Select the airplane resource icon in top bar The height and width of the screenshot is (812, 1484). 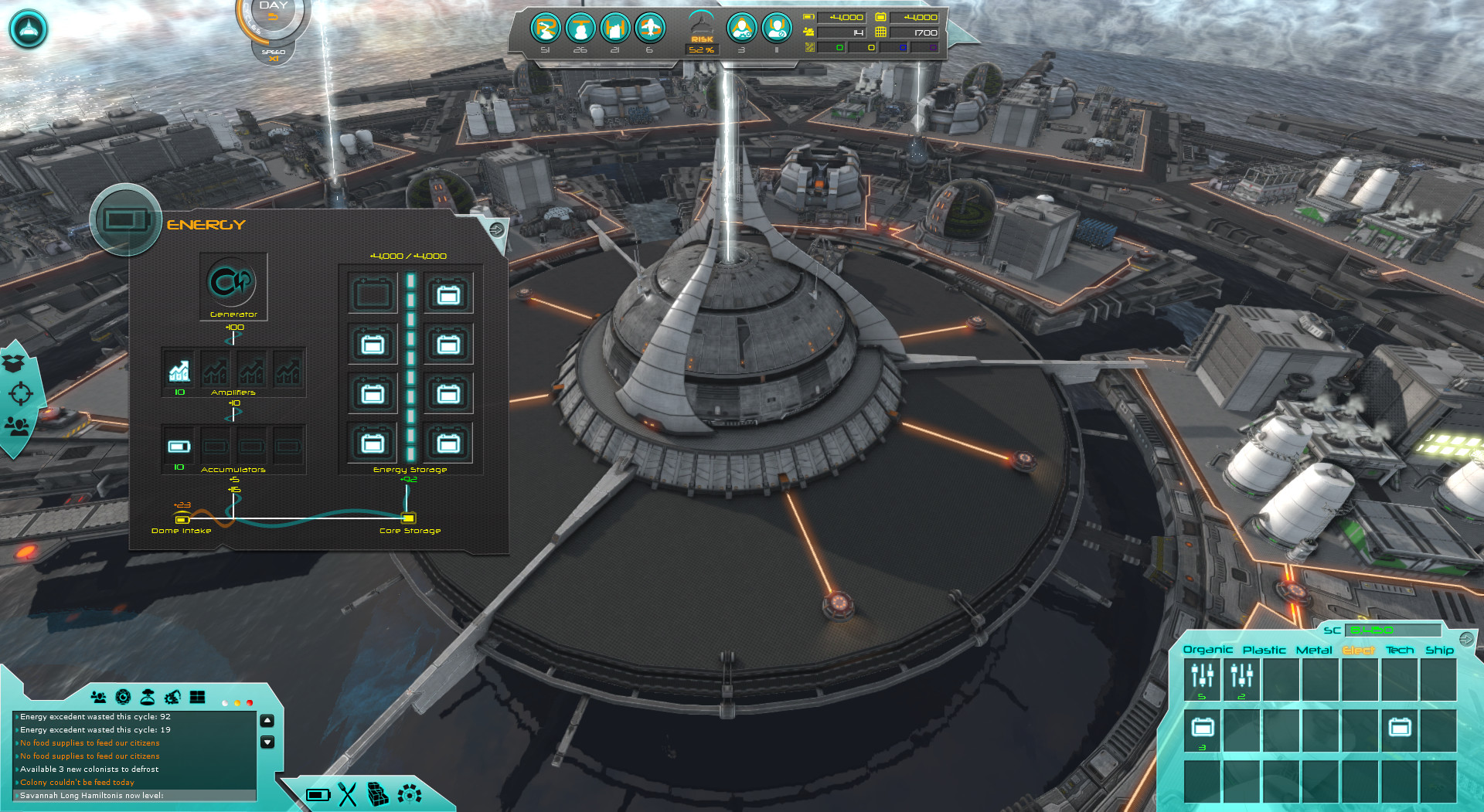coord(652,27)
